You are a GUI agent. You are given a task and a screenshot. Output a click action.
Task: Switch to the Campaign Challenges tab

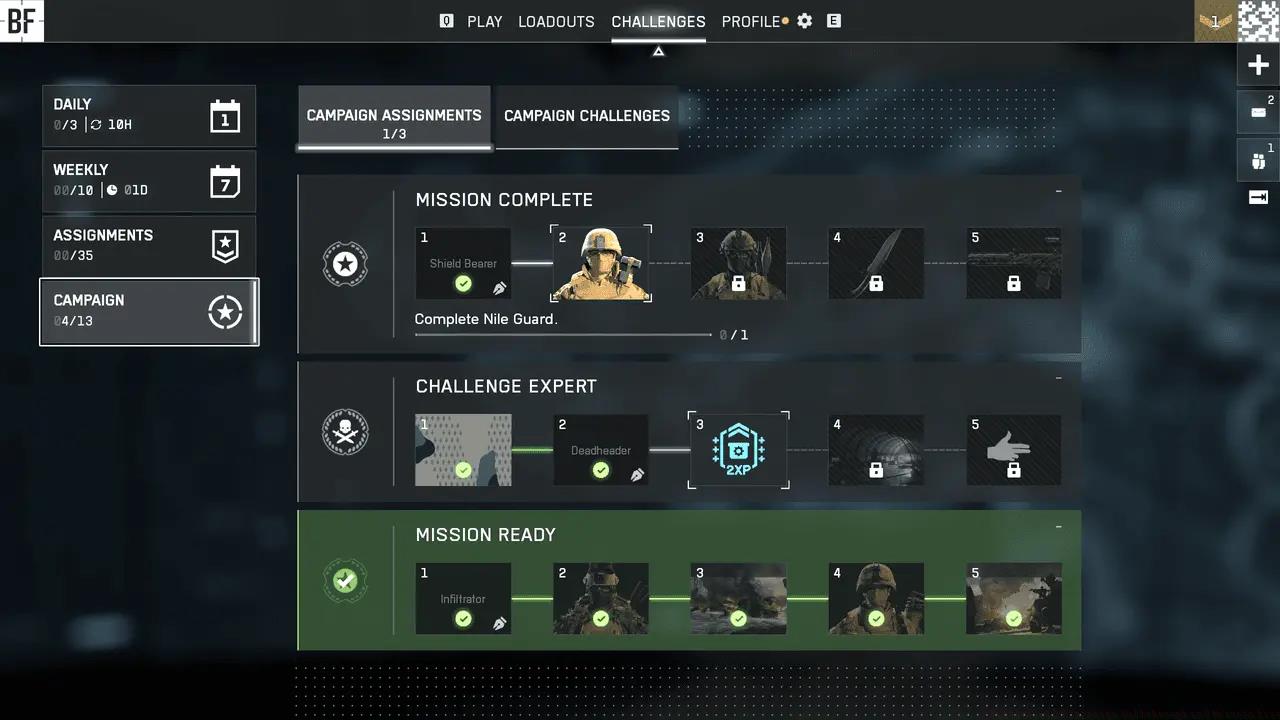click(587, 116)
